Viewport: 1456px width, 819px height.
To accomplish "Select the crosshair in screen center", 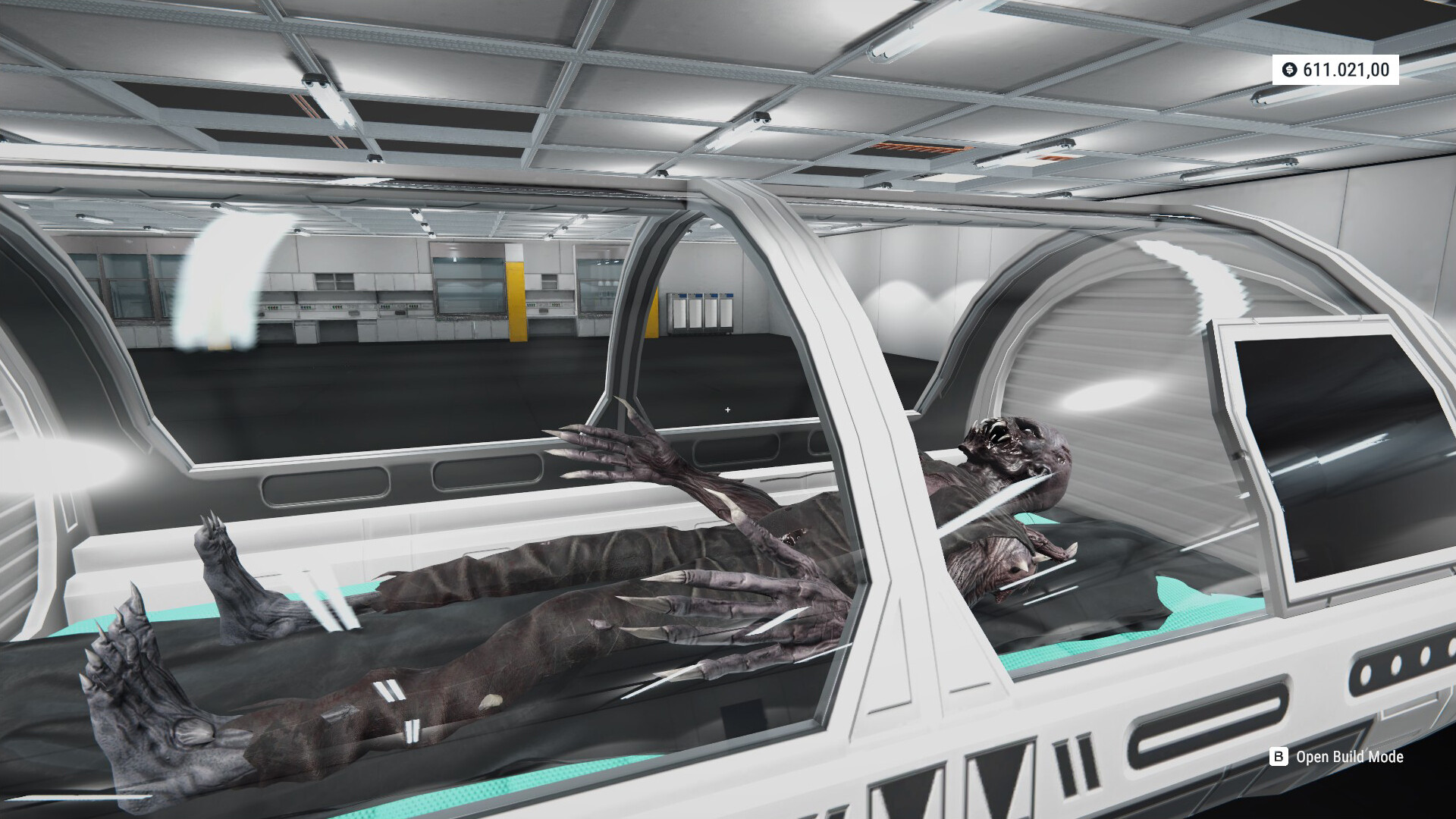I will 727,409.
